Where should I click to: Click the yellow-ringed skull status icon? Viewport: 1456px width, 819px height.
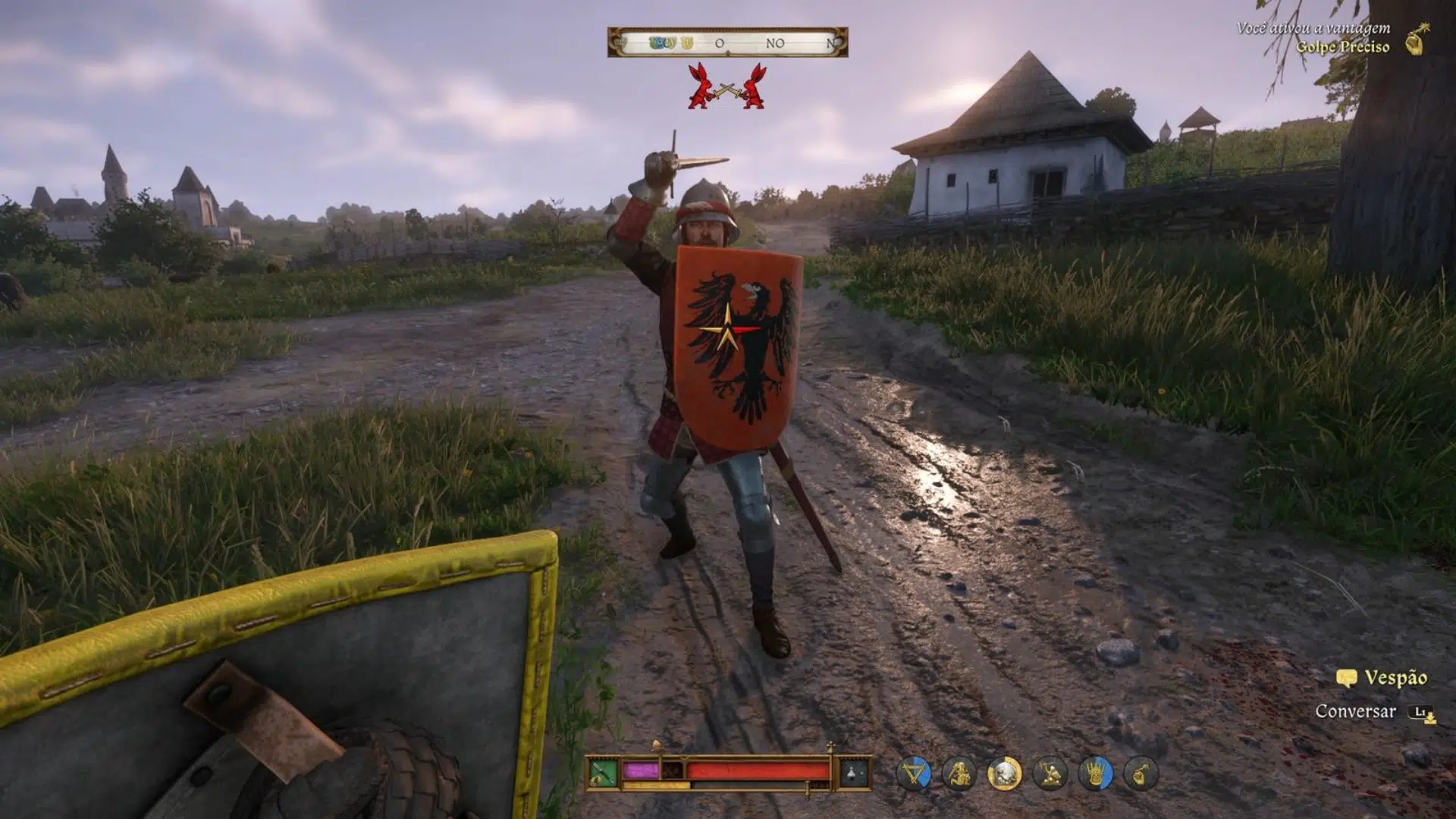click(1005, 774)
